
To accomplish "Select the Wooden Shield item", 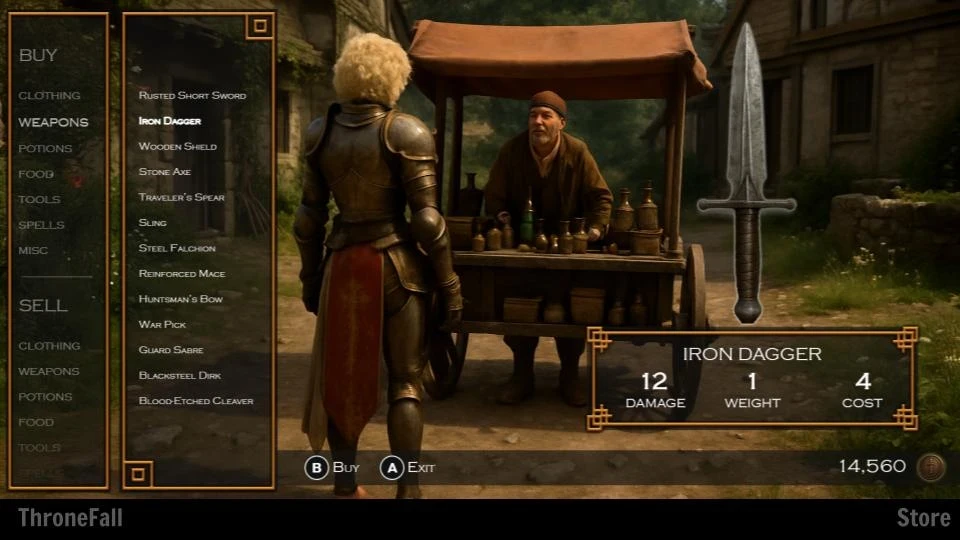I will coord(178,147).
